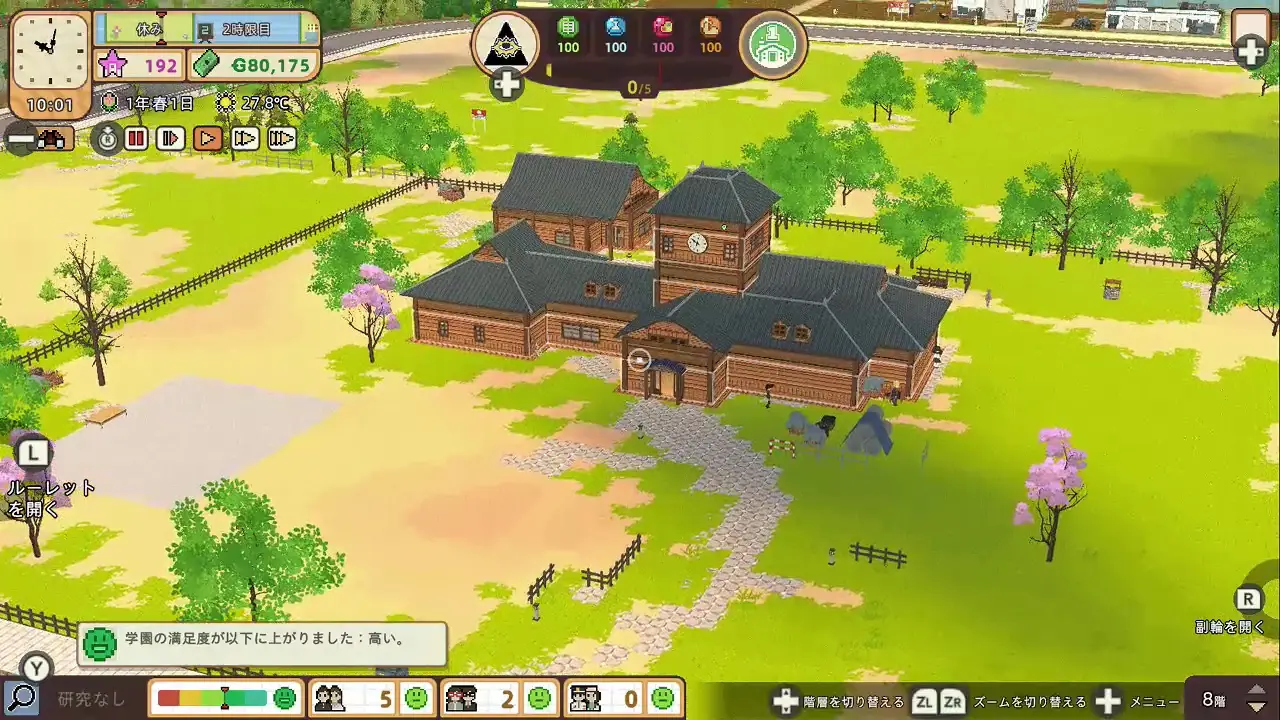Select the blue flask science stat icon

616,27
